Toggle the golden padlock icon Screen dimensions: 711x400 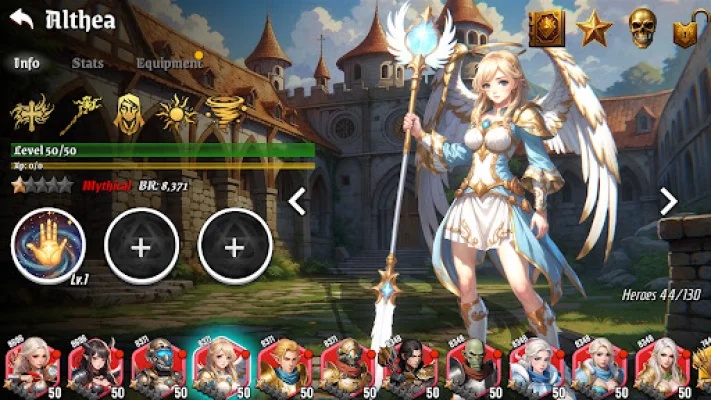(x=686, y=28)
